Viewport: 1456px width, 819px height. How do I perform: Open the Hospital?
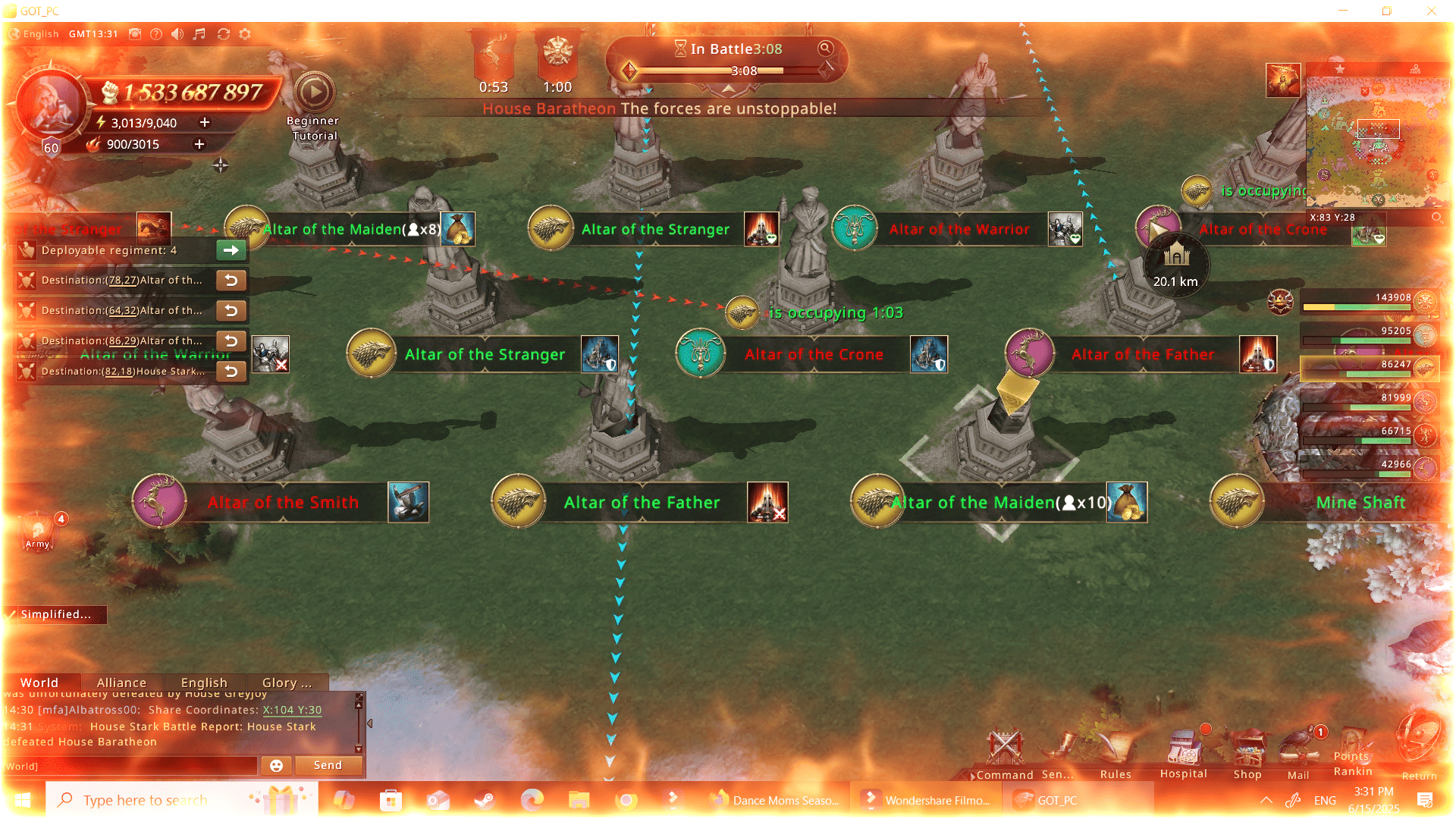1183,753
